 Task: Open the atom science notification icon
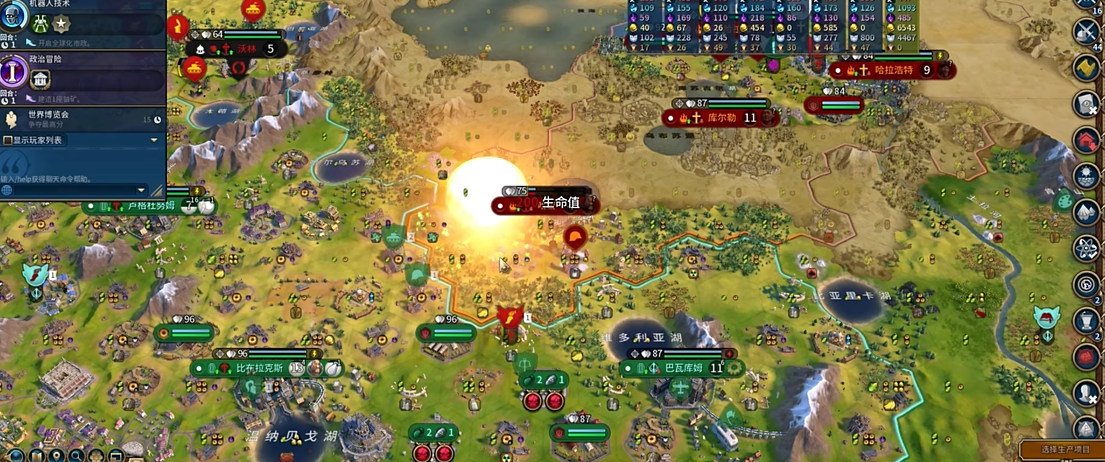[1086, 248]
